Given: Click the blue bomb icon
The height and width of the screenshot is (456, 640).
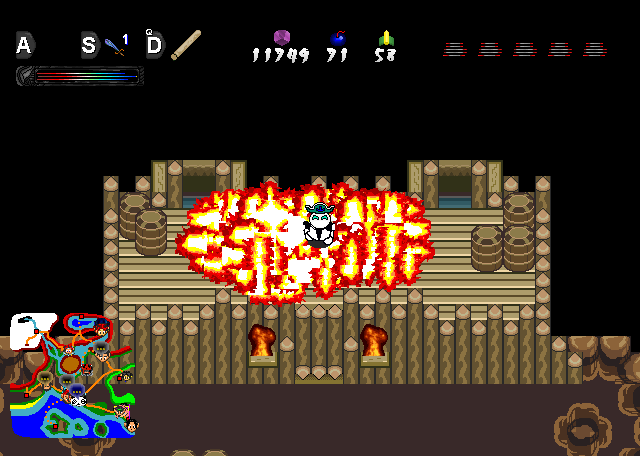Looking at the screenshot, I should (x=337, y=39).
